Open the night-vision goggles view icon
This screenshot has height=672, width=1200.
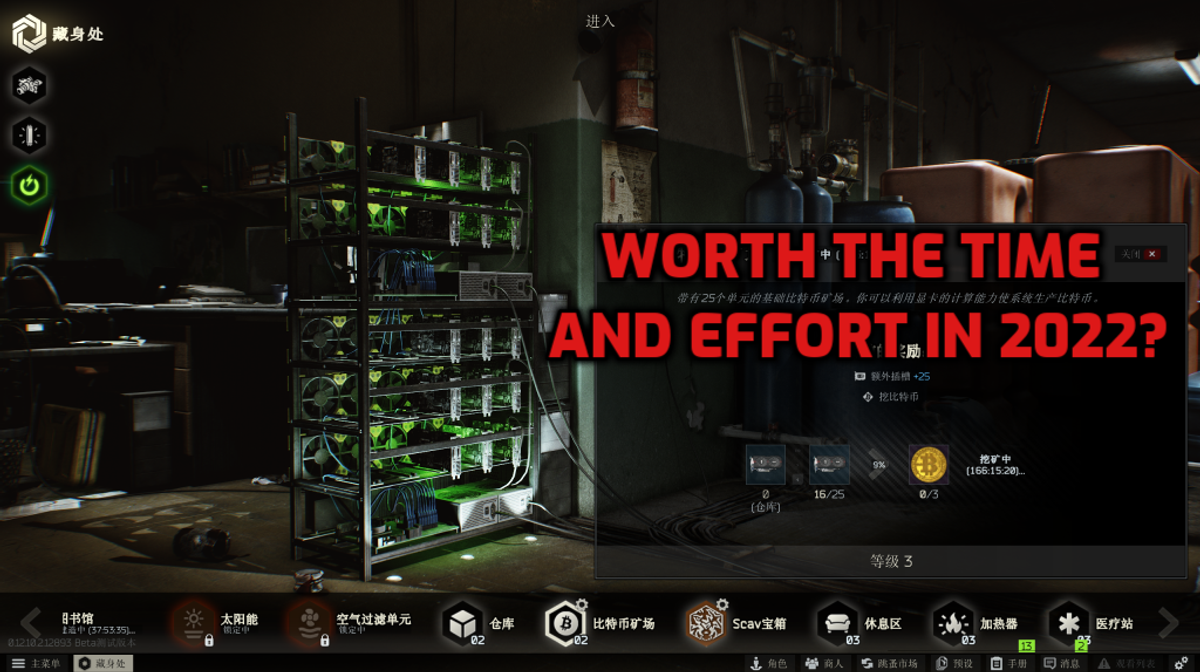pos(29,85)
